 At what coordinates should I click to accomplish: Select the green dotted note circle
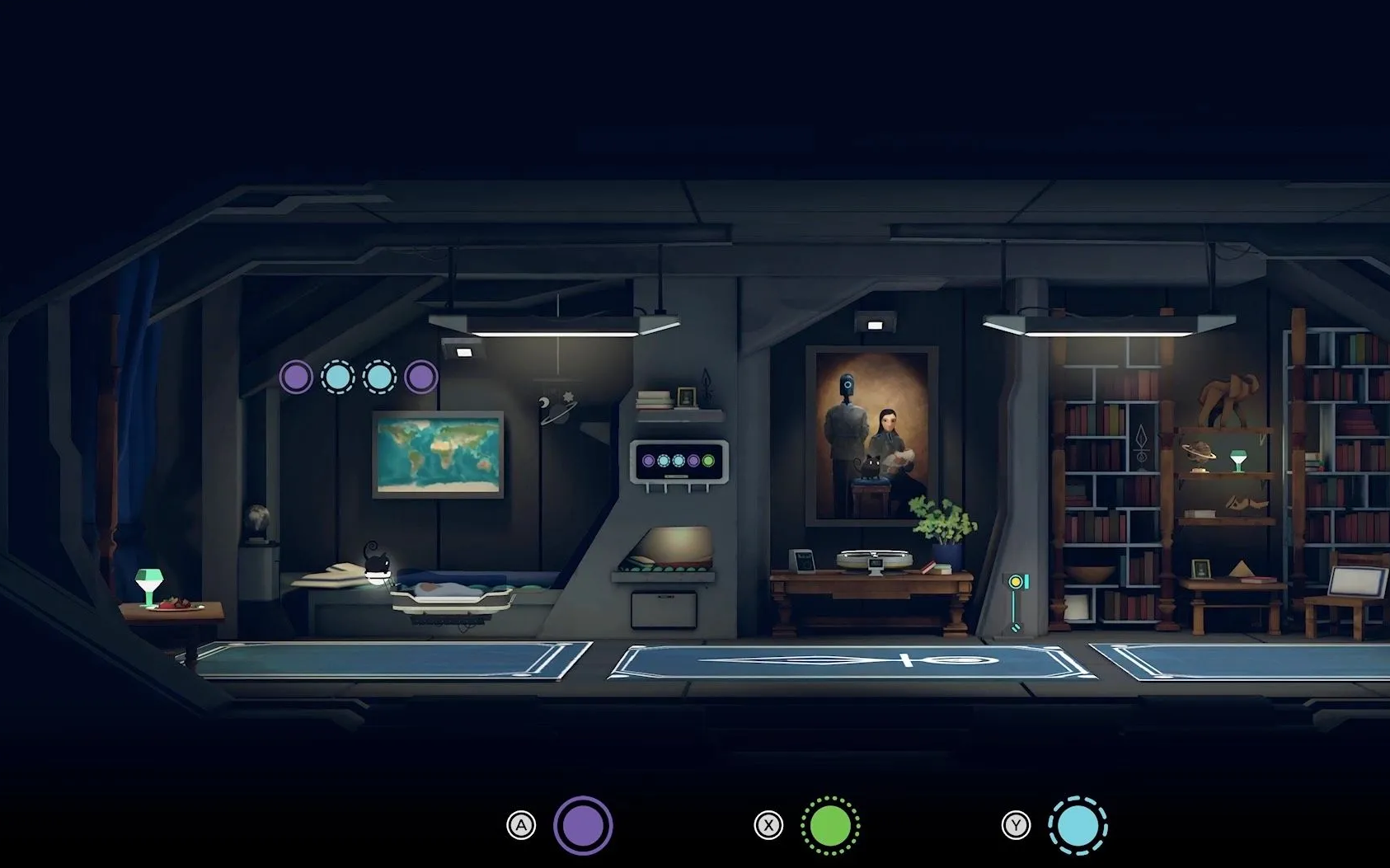pos(830,825)
